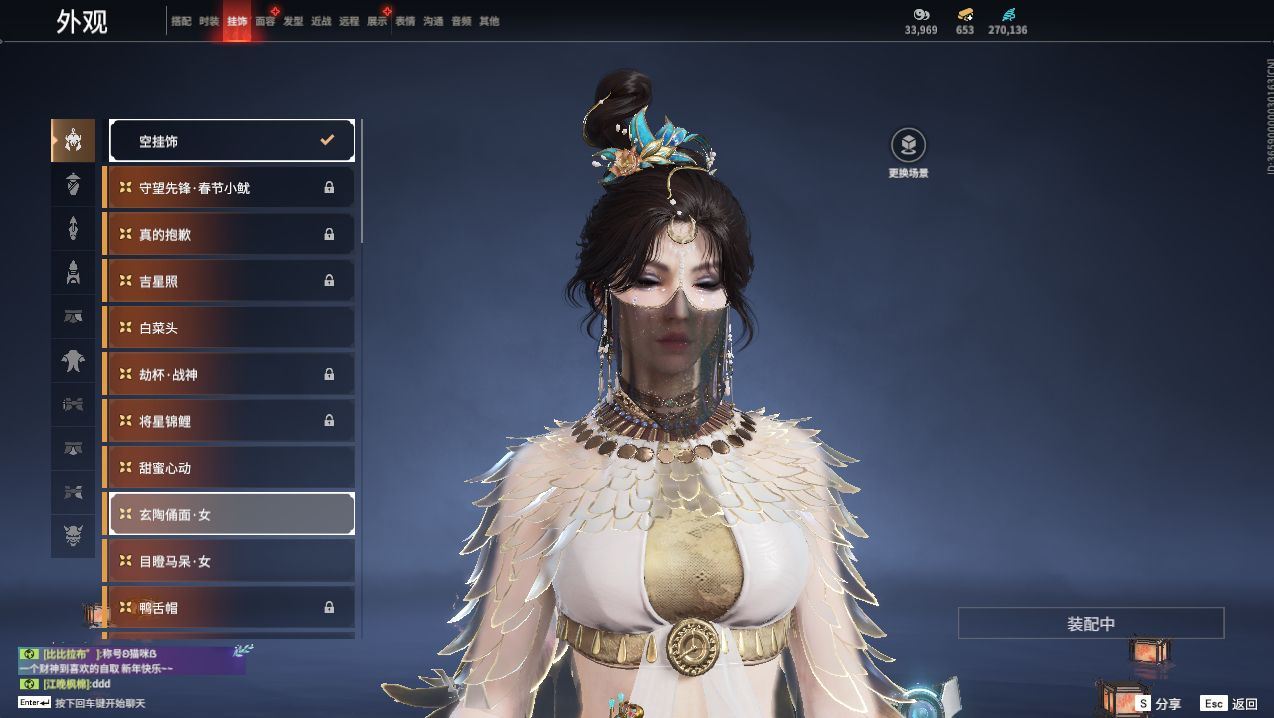1274x718 pixels.
Task: Switch to the 表情 tab
Action: pos(405,21)
